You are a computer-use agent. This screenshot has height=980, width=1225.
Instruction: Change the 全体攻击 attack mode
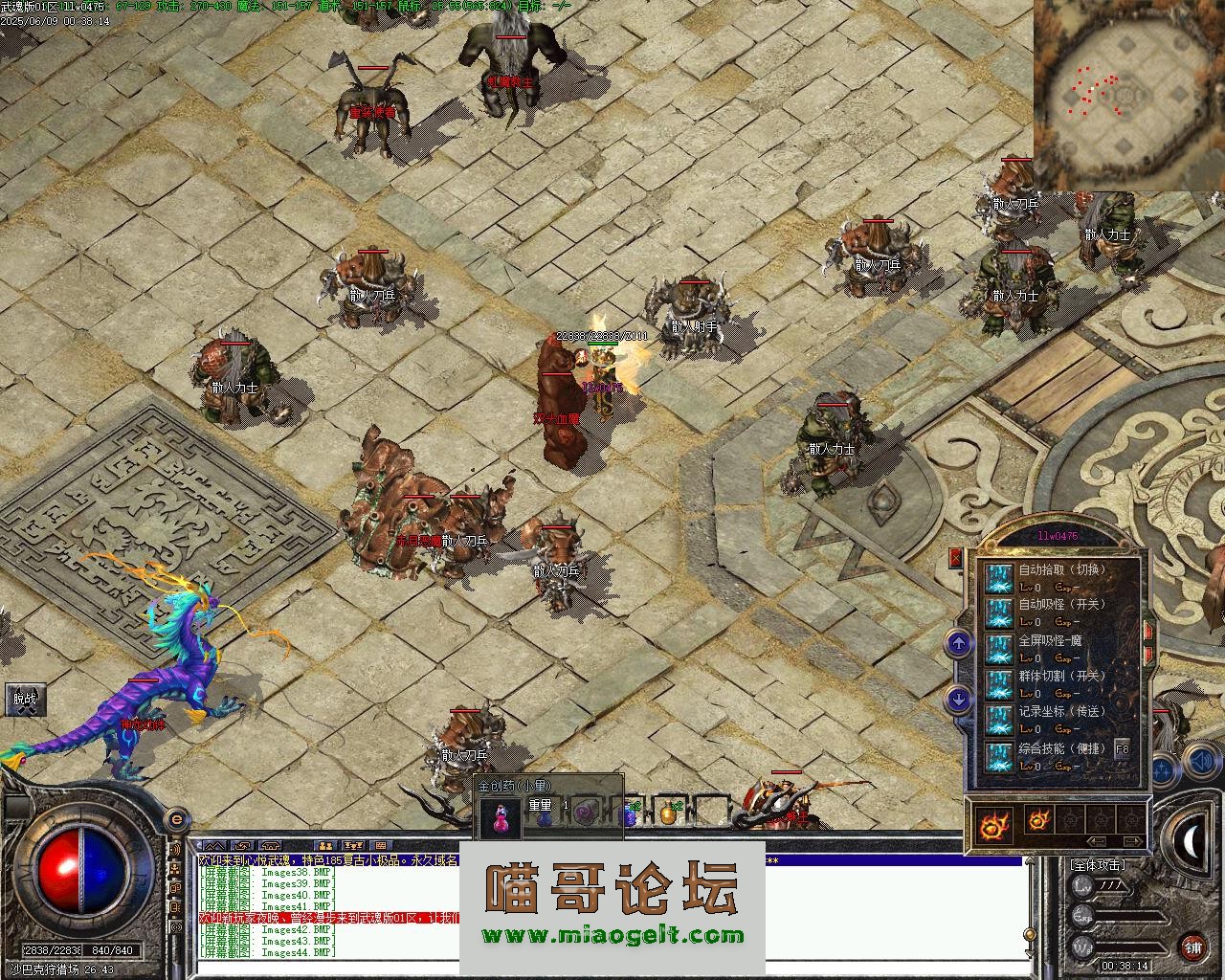1098,864
